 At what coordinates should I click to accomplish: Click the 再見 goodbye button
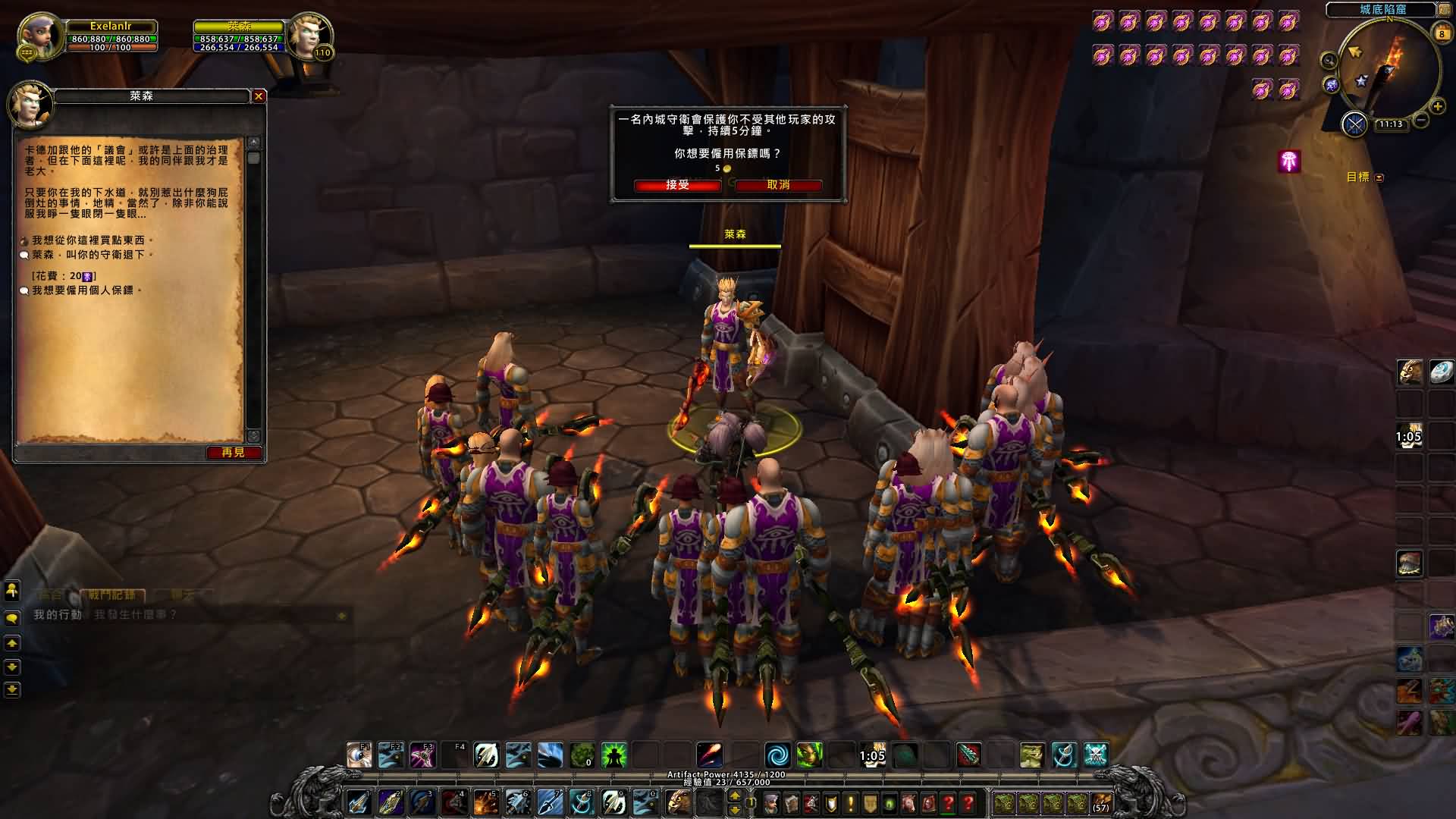tap(234, 453)
